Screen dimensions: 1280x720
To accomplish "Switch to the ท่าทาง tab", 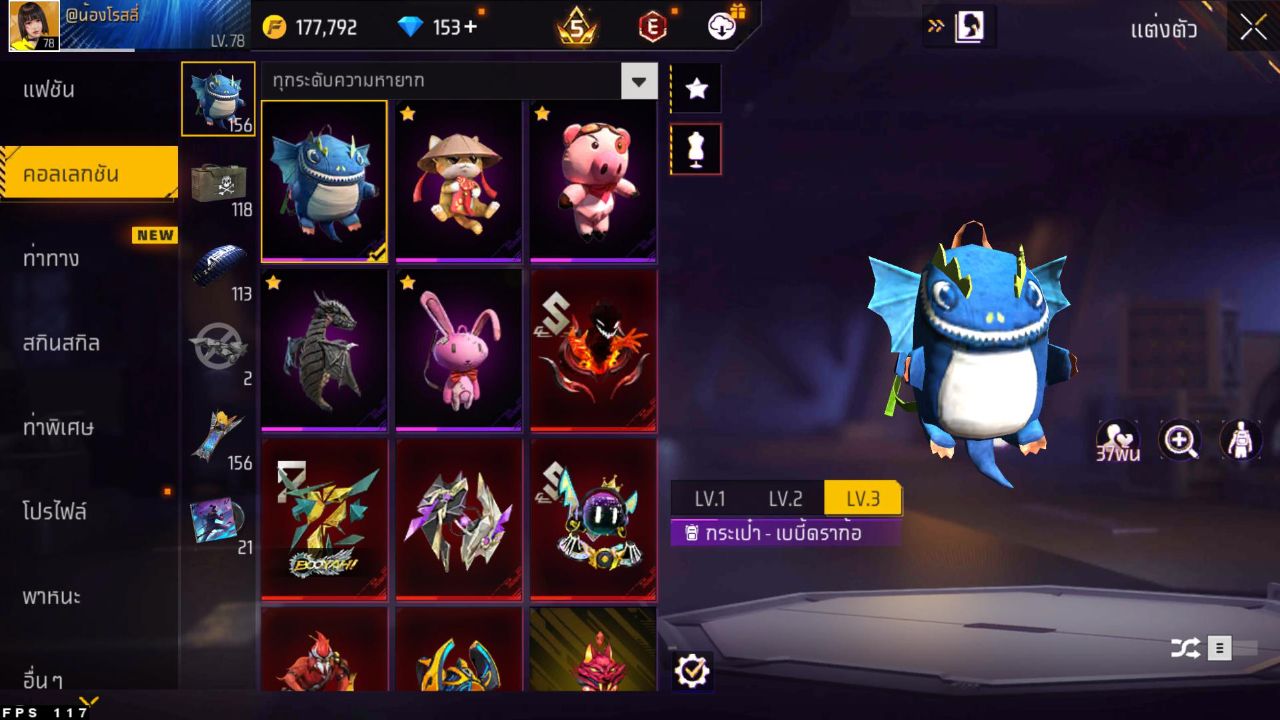I will 52,258.
